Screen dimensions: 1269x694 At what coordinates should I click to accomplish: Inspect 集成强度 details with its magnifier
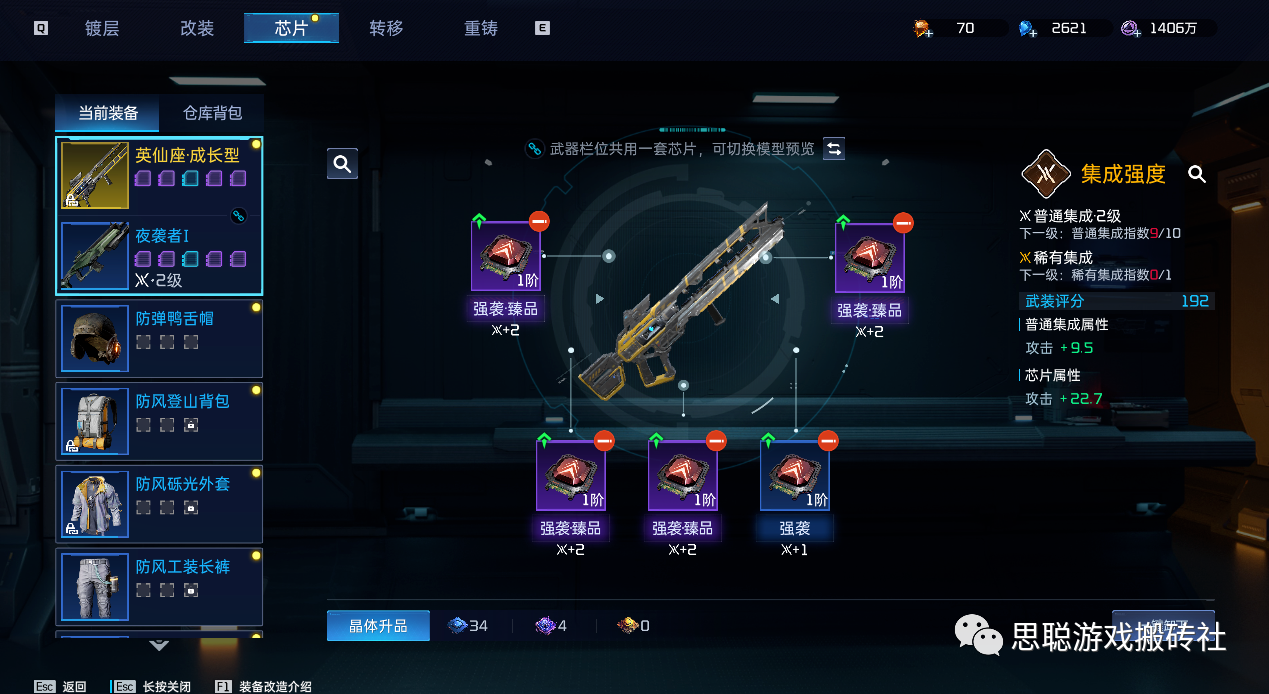[1197, 175]
